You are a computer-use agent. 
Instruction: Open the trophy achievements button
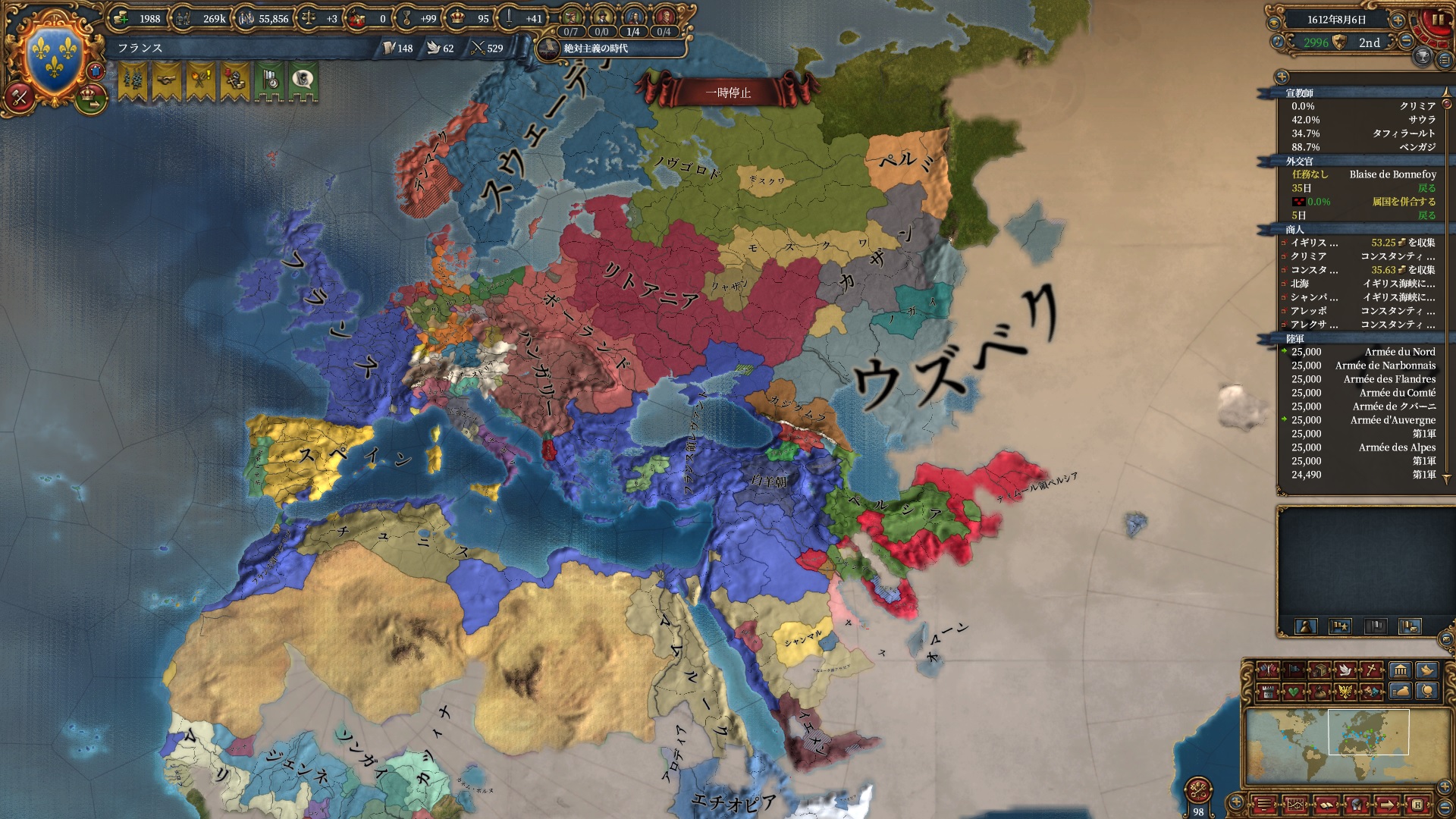[x=1423, y=57]
